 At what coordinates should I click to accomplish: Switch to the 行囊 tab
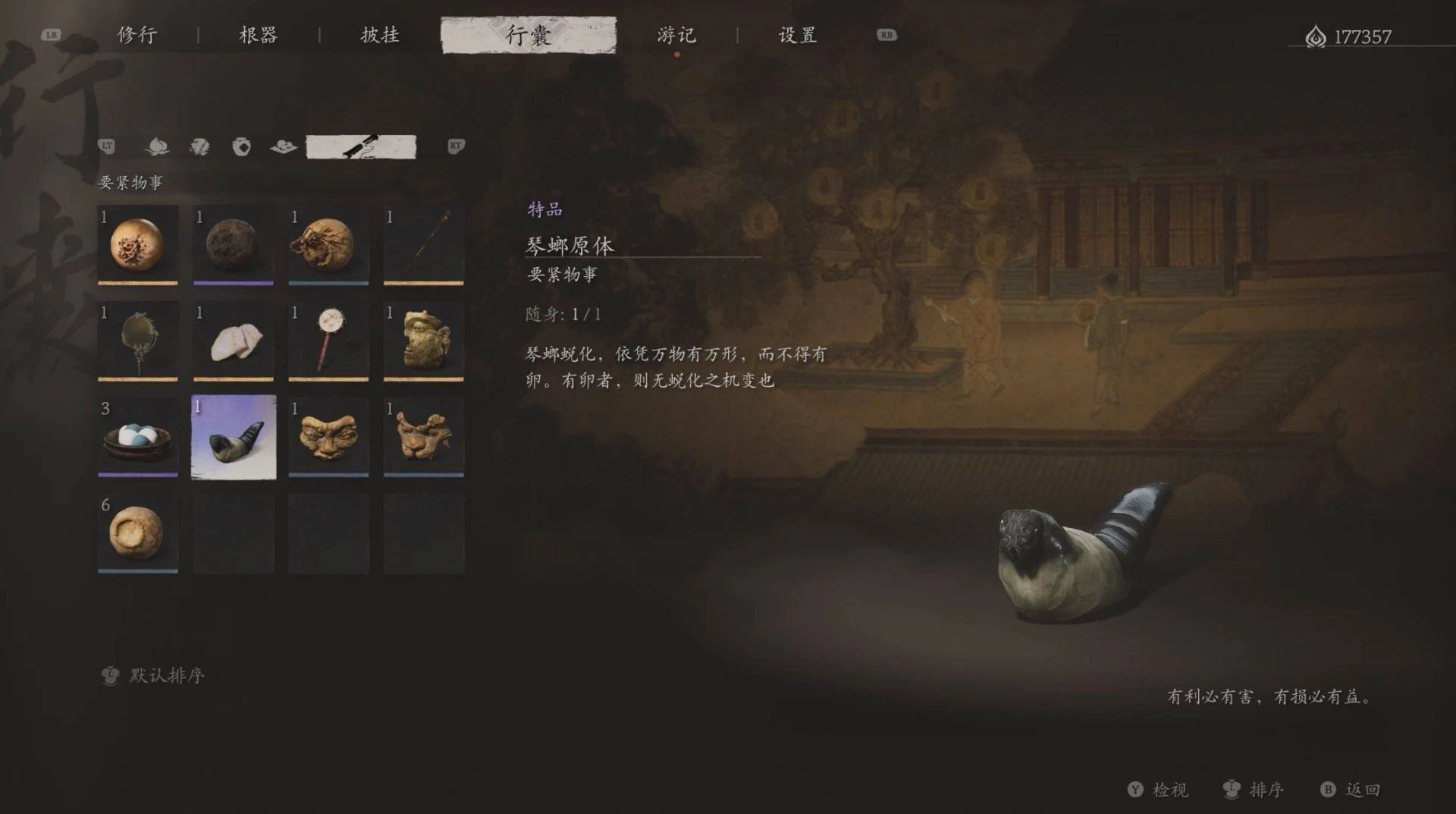(526, 34)
